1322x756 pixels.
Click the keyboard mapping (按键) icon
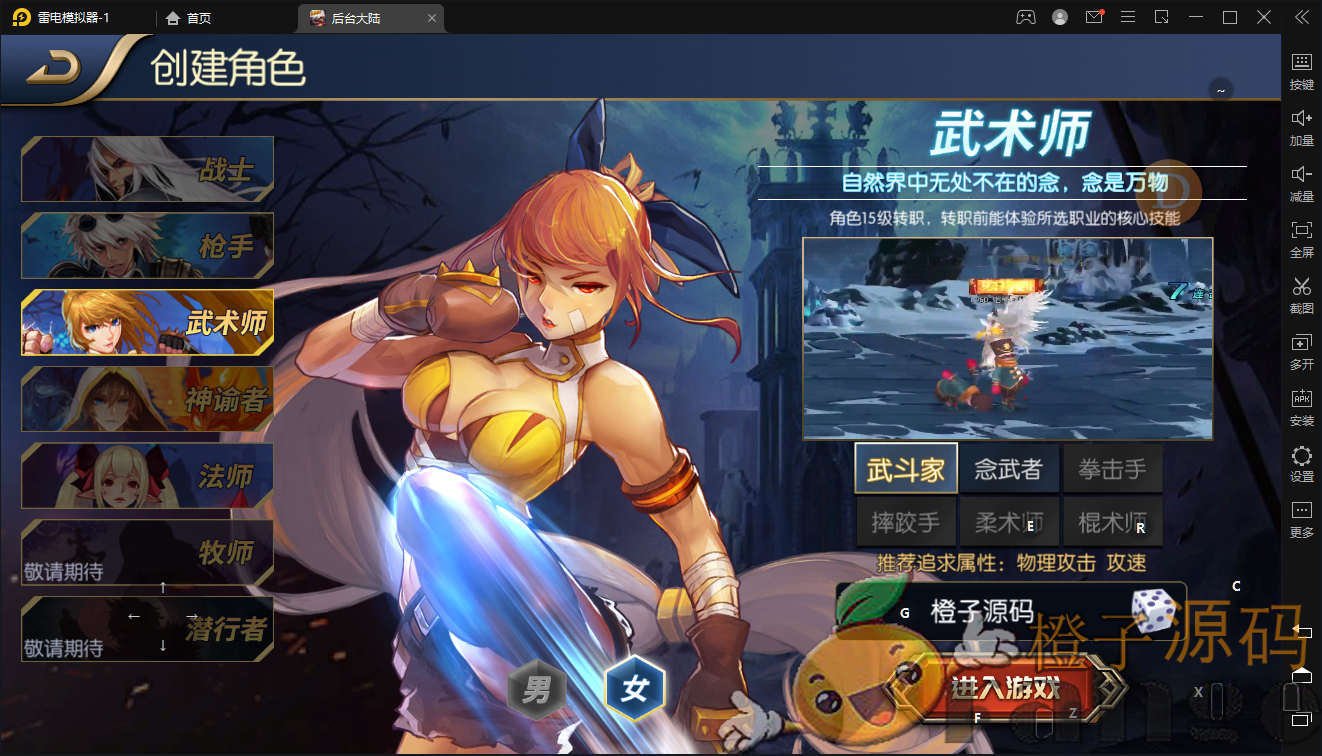(x=1301, y=62)
